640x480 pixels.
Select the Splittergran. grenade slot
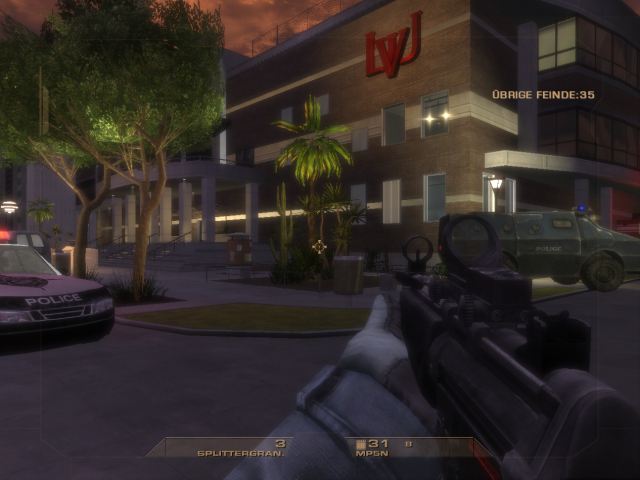(x=242, y=448)
